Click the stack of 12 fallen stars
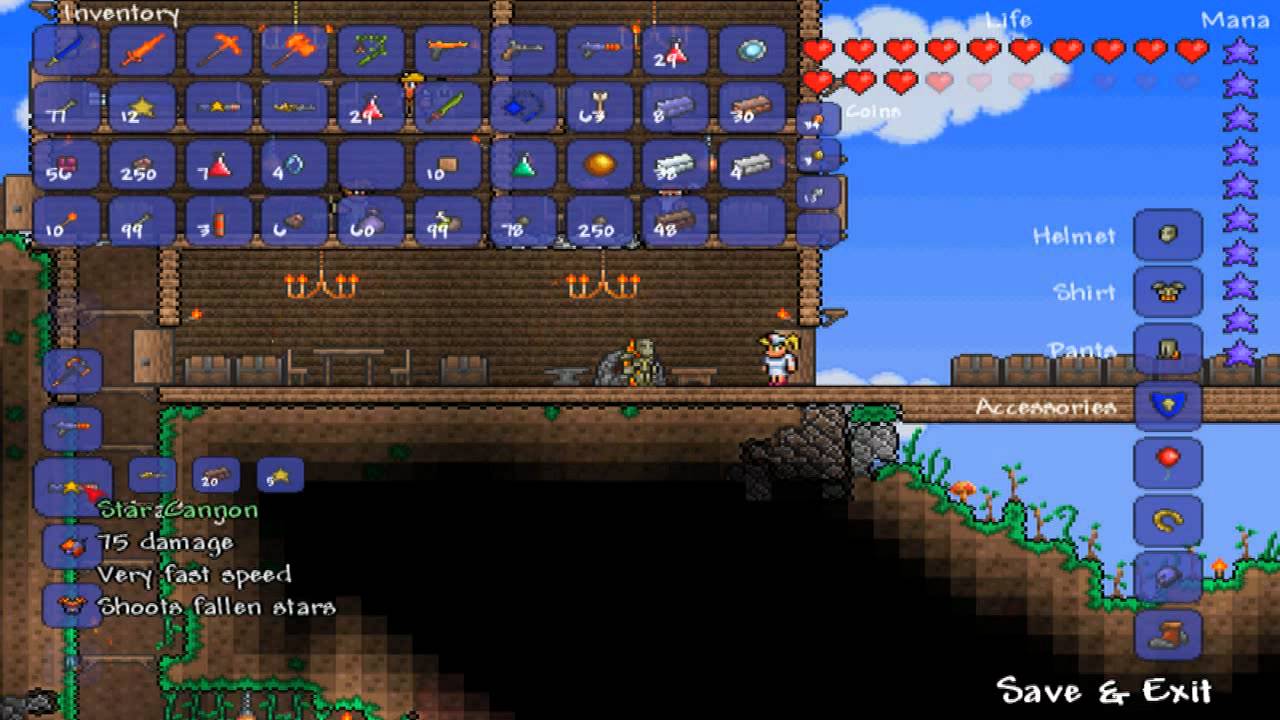1280x720 pixels. pyautogui.click(x=142, y=108)
